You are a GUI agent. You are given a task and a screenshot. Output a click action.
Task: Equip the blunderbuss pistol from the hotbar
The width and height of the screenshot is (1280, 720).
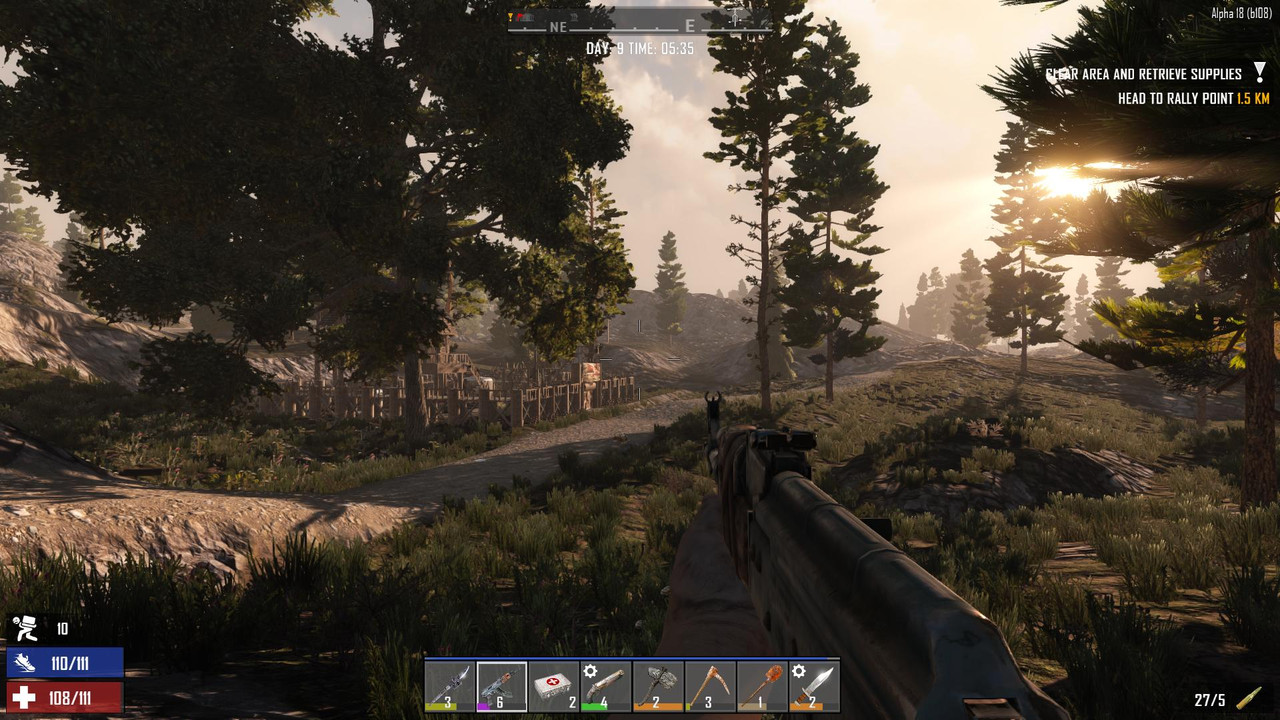tap(606, 686)
